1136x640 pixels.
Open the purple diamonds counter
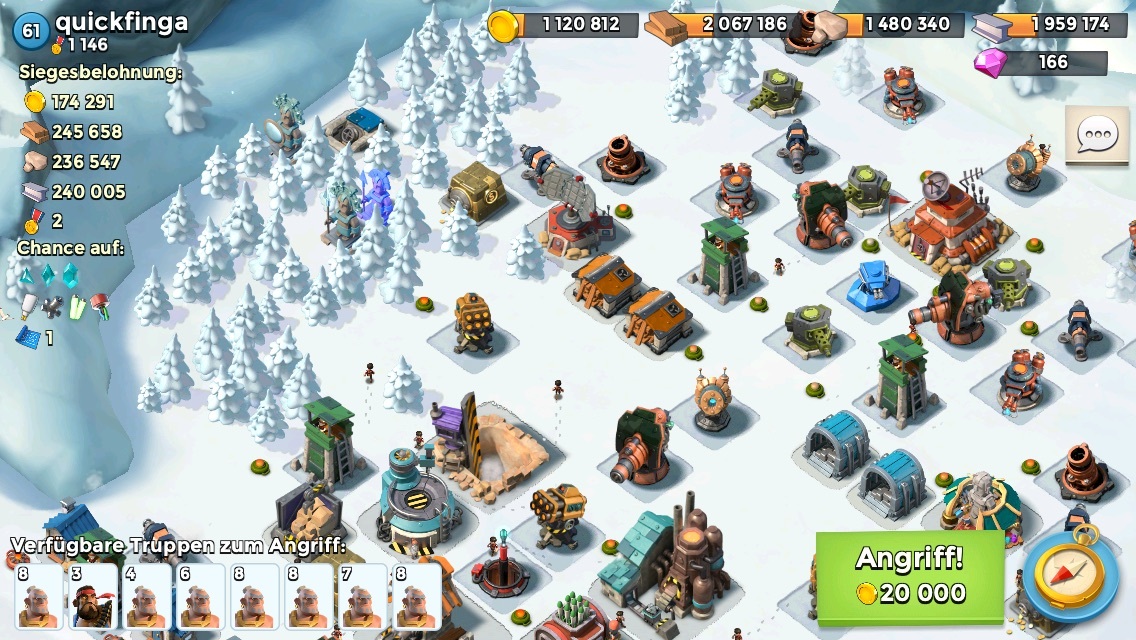tap(1042, 62)
